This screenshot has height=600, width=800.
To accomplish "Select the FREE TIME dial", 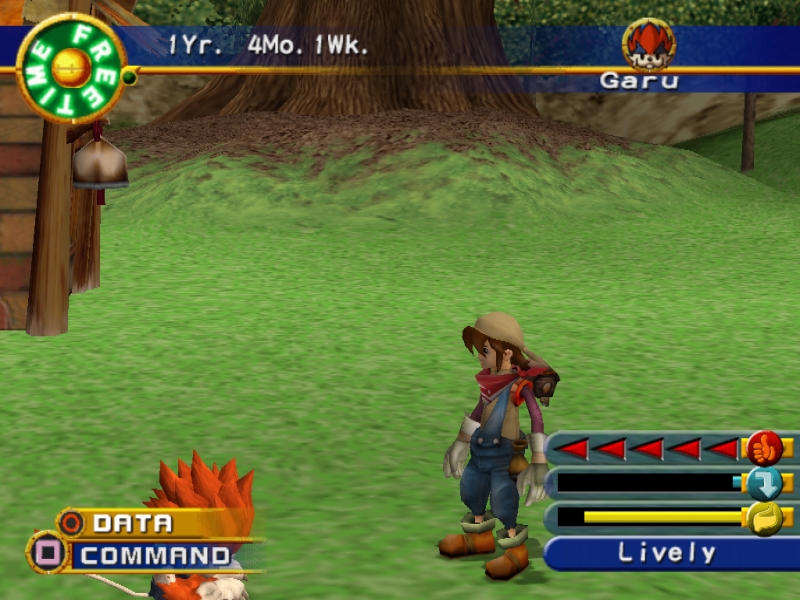I will click(71, 68).
